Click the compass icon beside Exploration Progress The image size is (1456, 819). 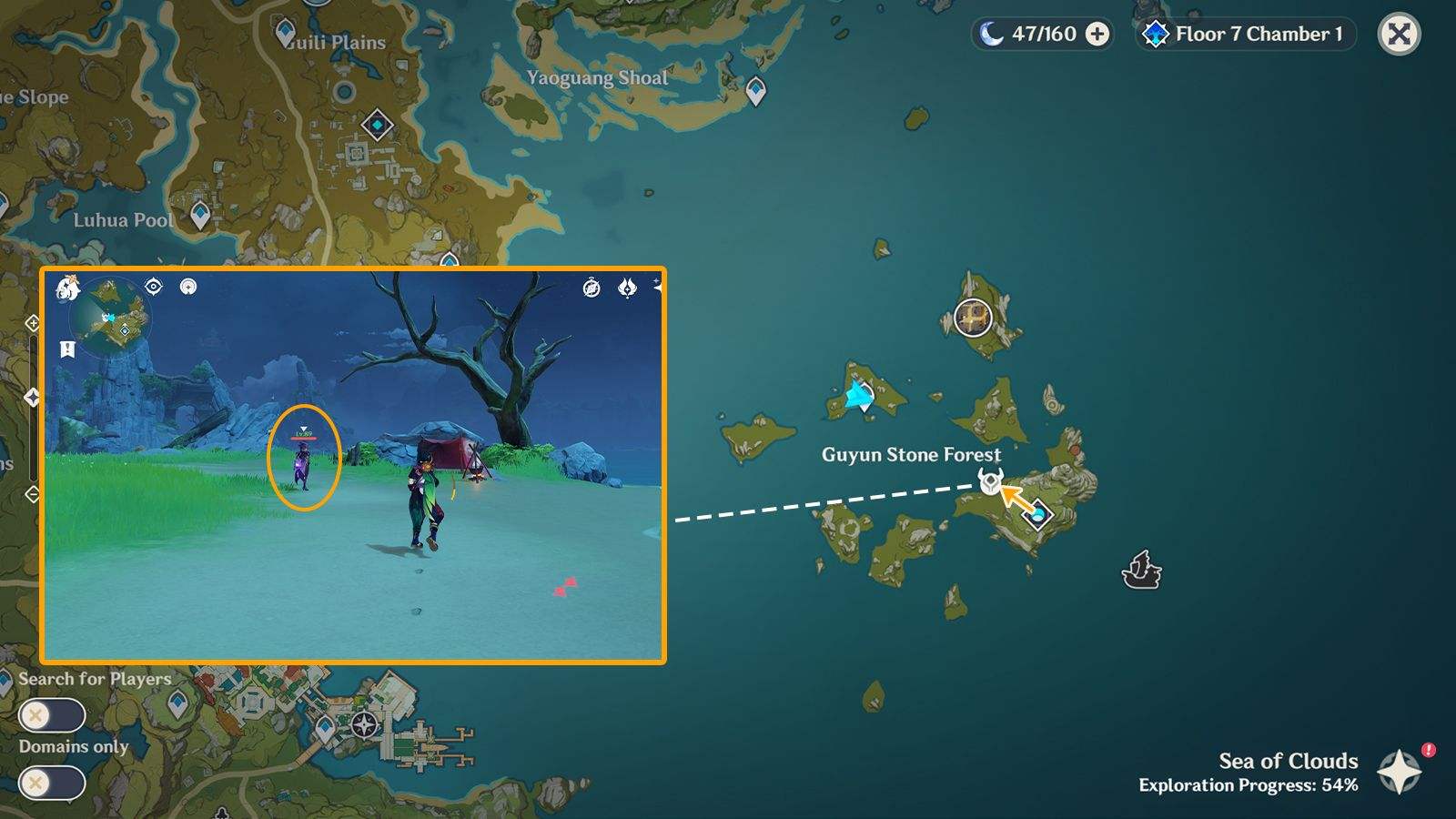point(1398,769)
